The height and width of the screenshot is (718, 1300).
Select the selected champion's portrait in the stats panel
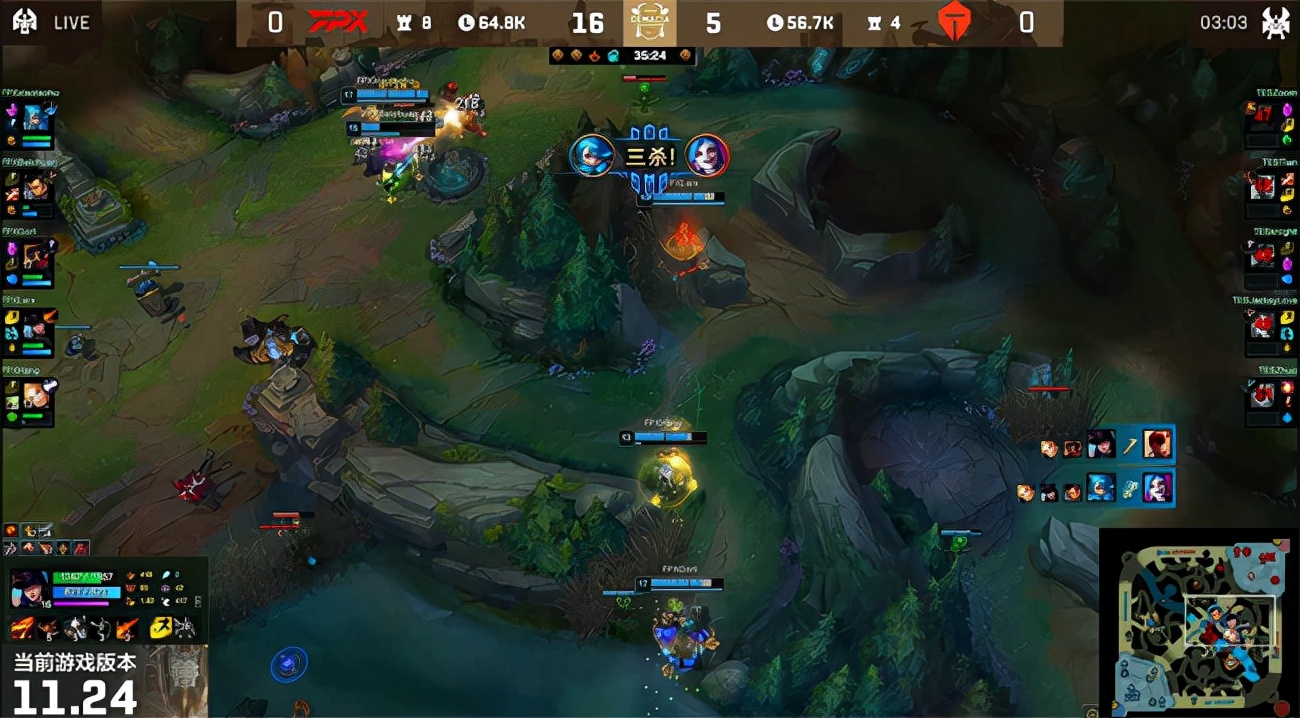pyautogui.click(x=26, y=590)
